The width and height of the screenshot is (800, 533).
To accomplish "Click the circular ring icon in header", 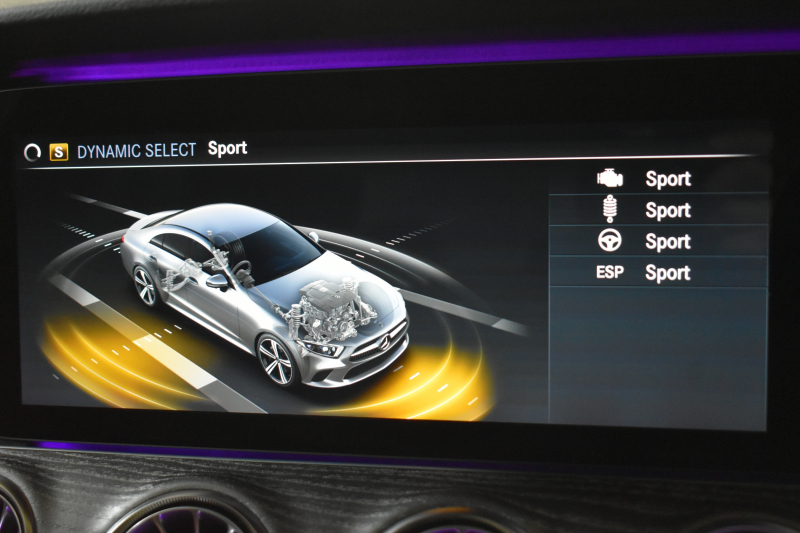I will click(x=33, y=153).
